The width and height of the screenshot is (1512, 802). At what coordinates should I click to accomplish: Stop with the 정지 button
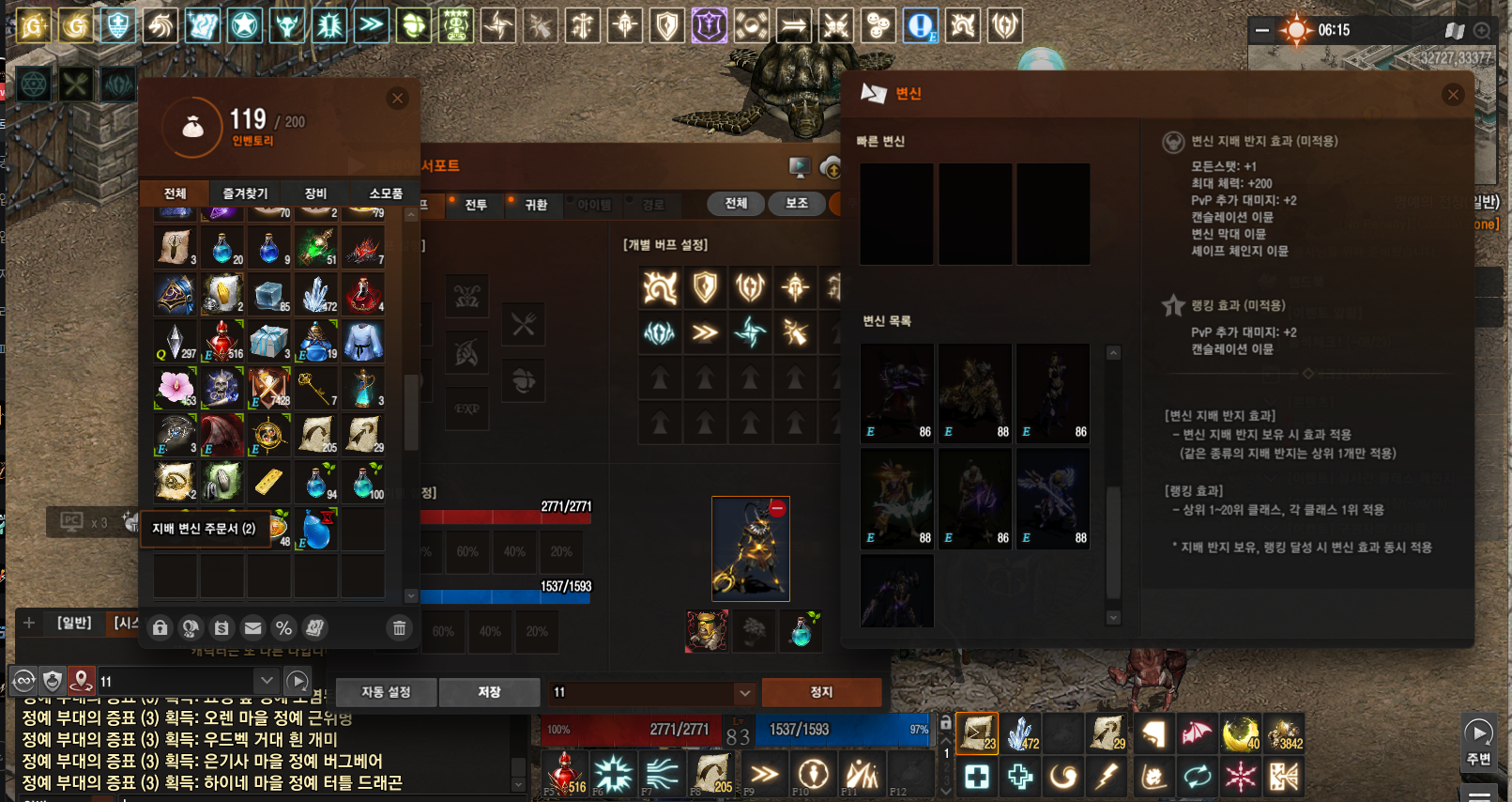click(821, 692)
